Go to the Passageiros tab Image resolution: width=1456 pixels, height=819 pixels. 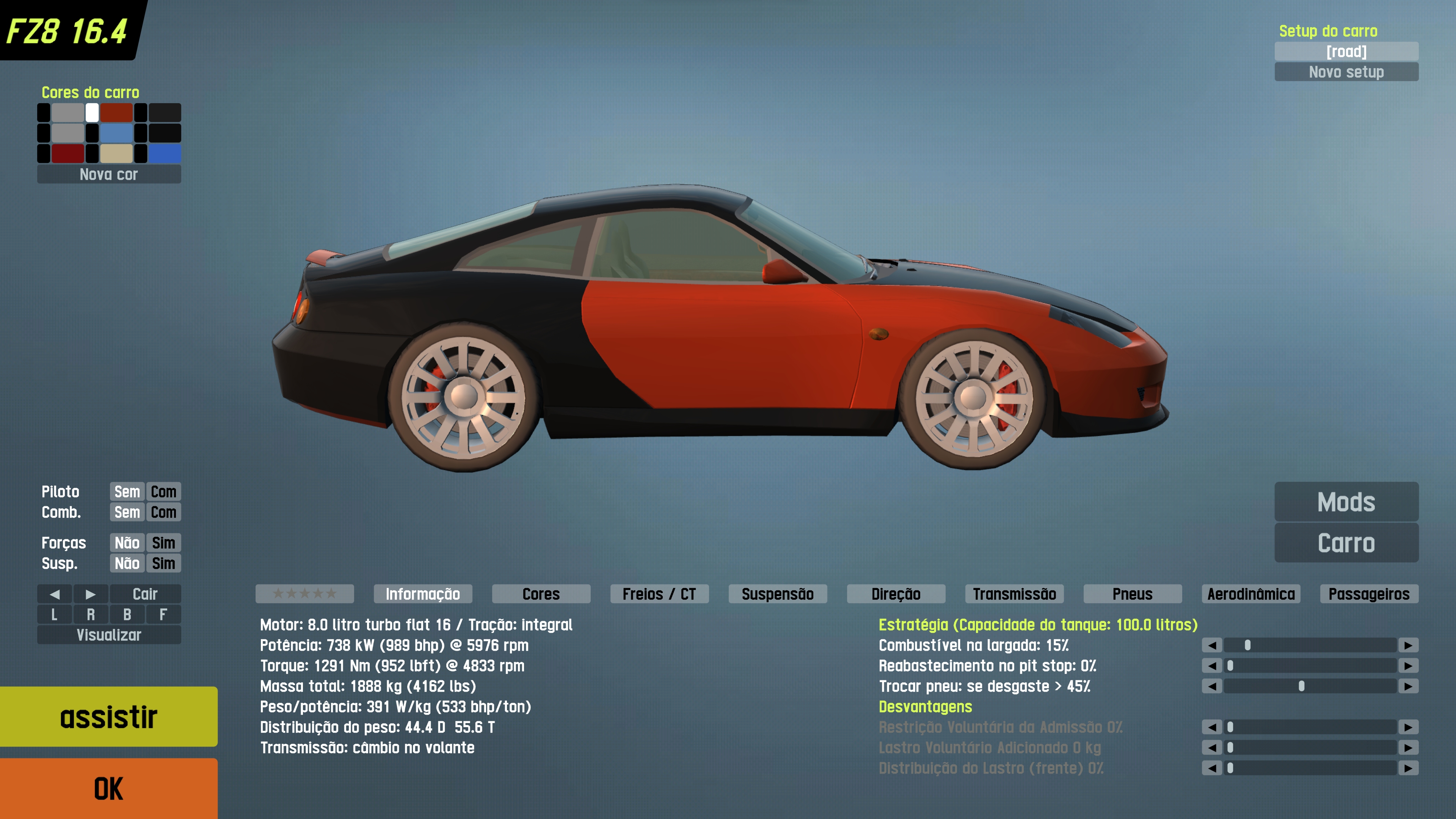point(1368,594)
